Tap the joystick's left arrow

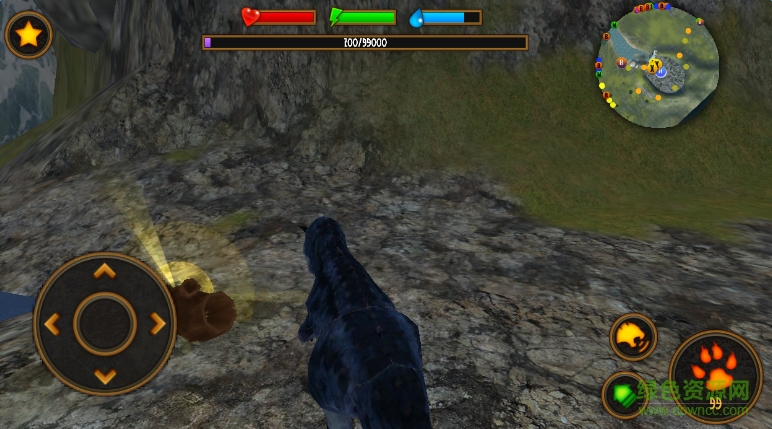[x=52, y=324]
